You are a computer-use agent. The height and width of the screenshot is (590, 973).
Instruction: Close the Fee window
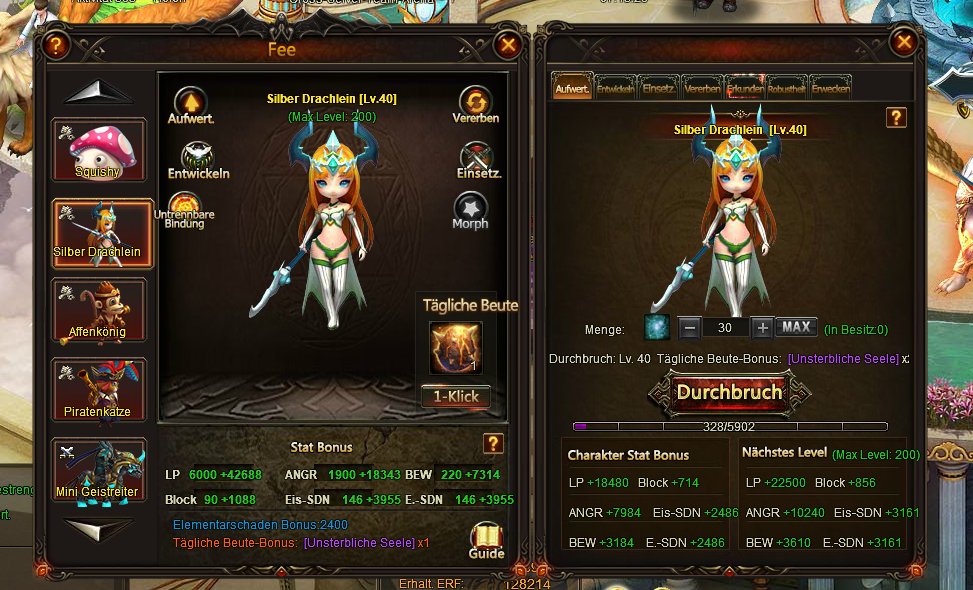pos(508,45)
